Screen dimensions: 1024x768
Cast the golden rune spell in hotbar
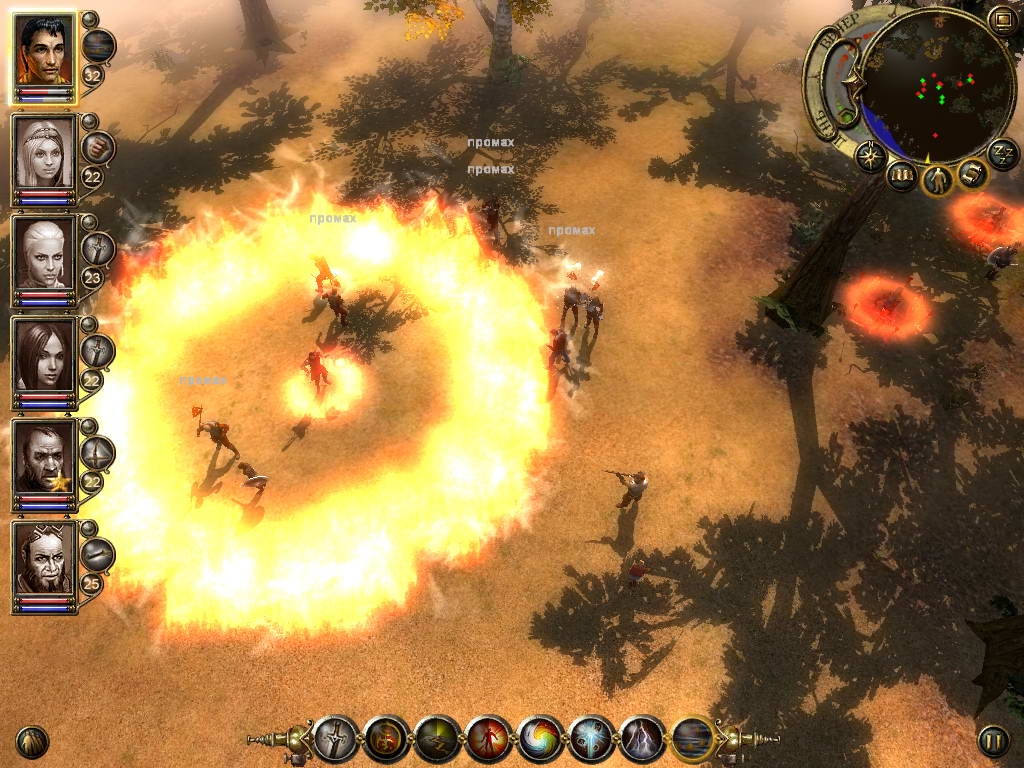click(x=387, y=740)
